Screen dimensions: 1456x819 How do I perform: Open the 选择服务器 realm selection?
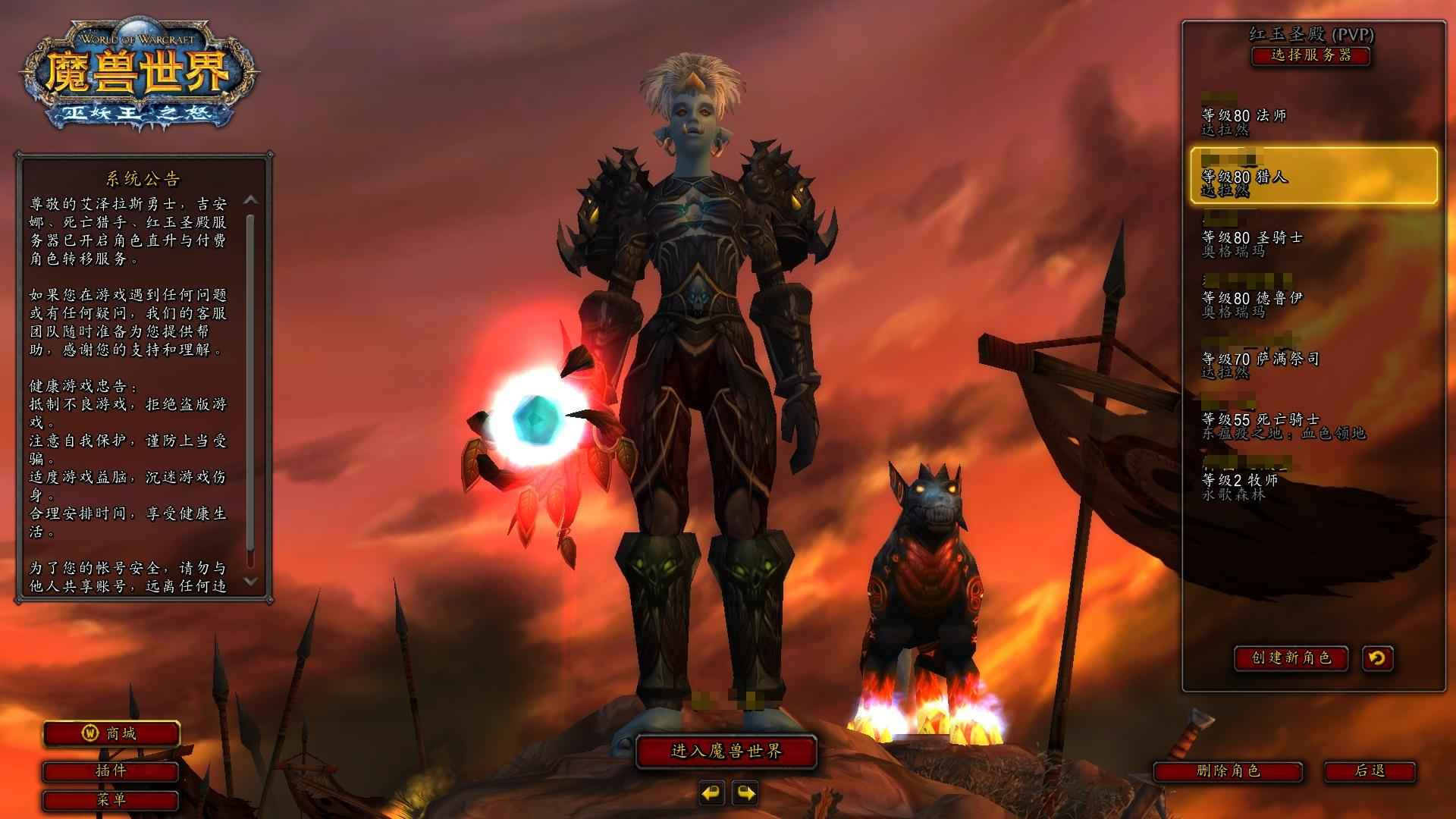pos(1310,55)
